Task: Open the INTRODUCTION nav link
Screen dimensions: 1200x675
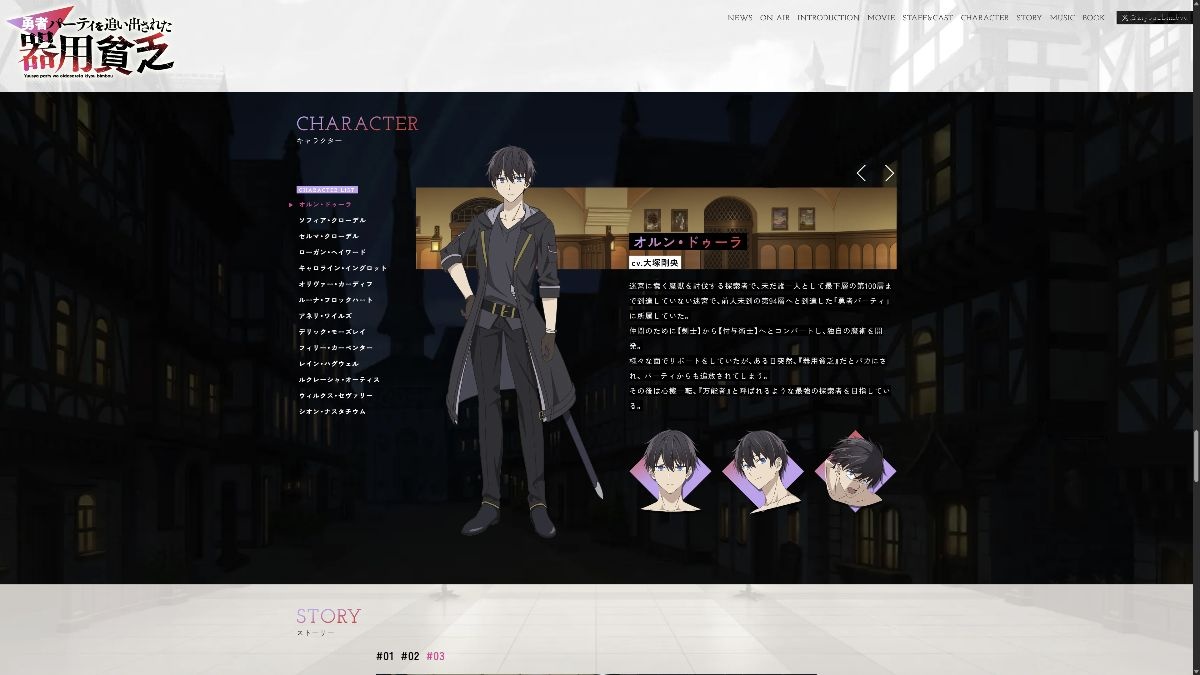Action: point(828,18)
